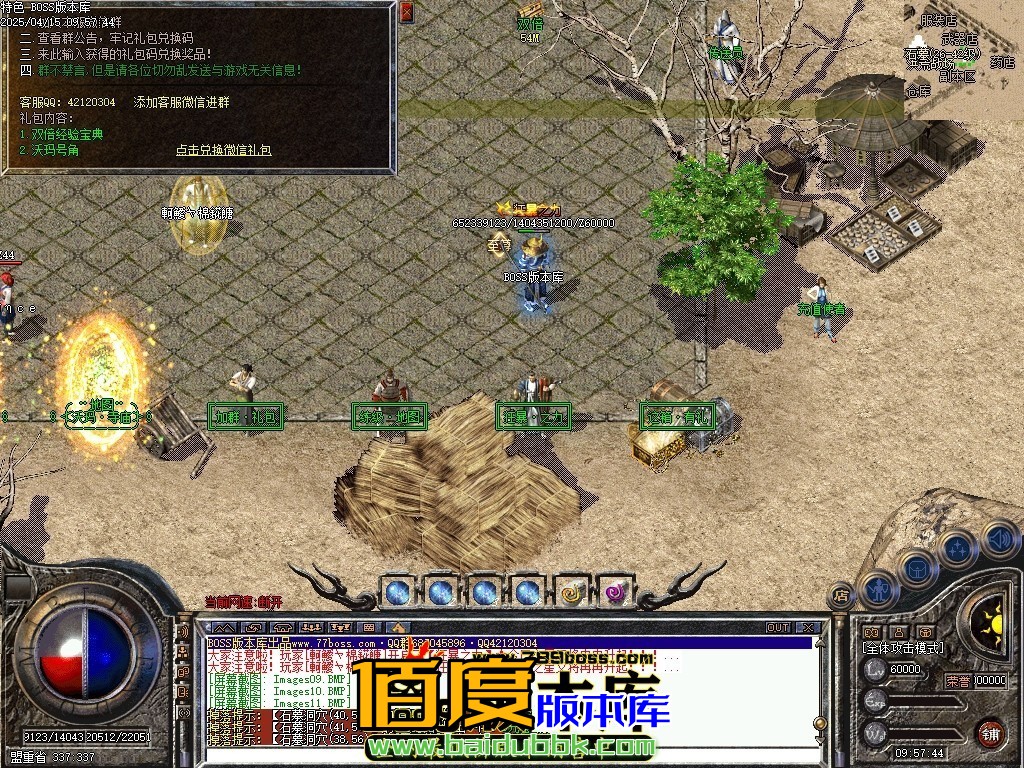Click the 荣誉 honor button
Viewport: 1024px width, 768px height.
tap(956, 681)
